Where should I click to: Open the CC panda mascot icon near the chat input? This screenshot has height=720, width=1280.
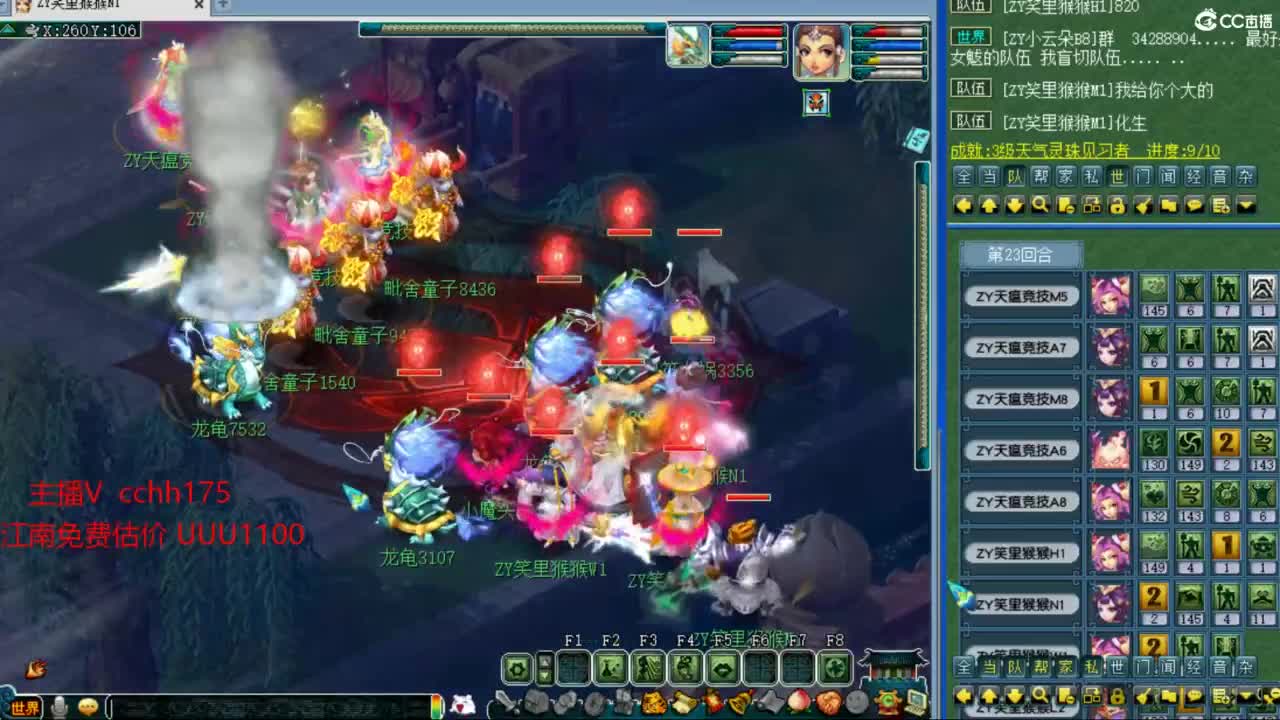point(462,702)
